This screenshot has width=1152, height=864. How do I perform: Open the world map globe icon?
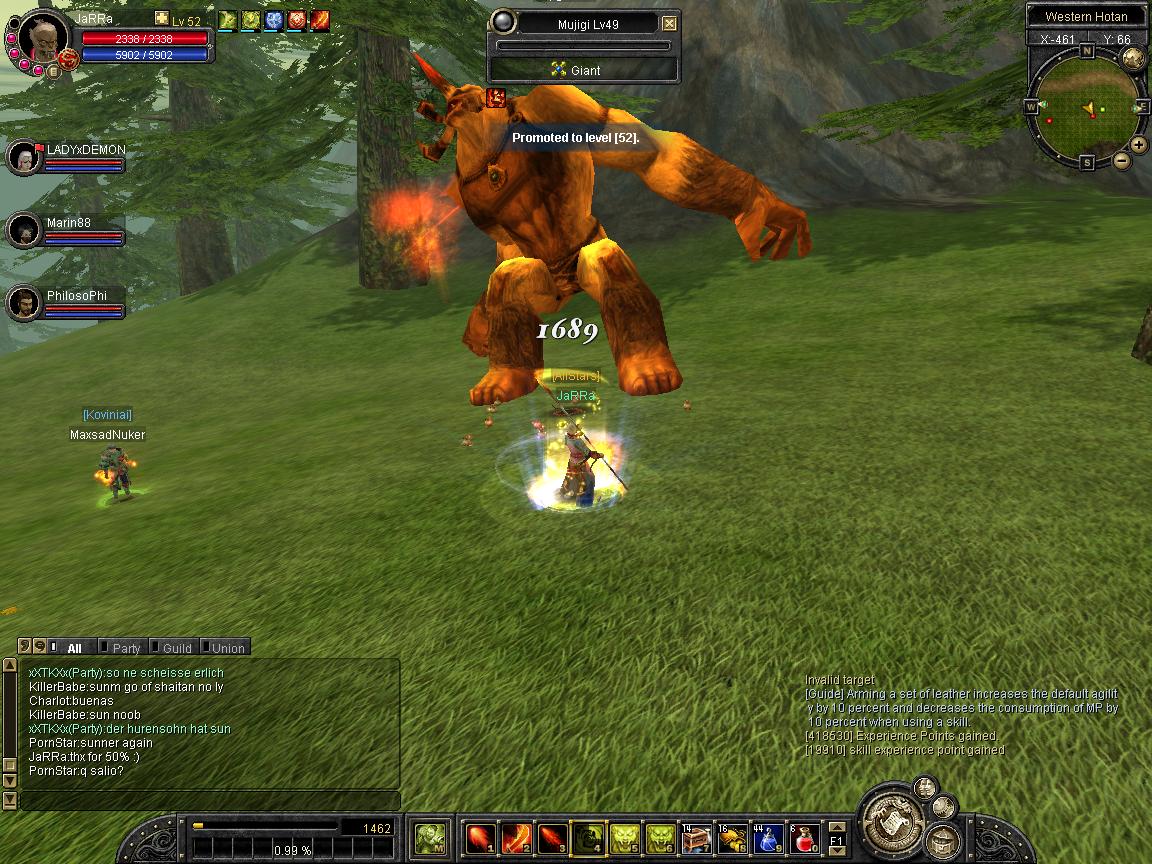pos(1133,58)
